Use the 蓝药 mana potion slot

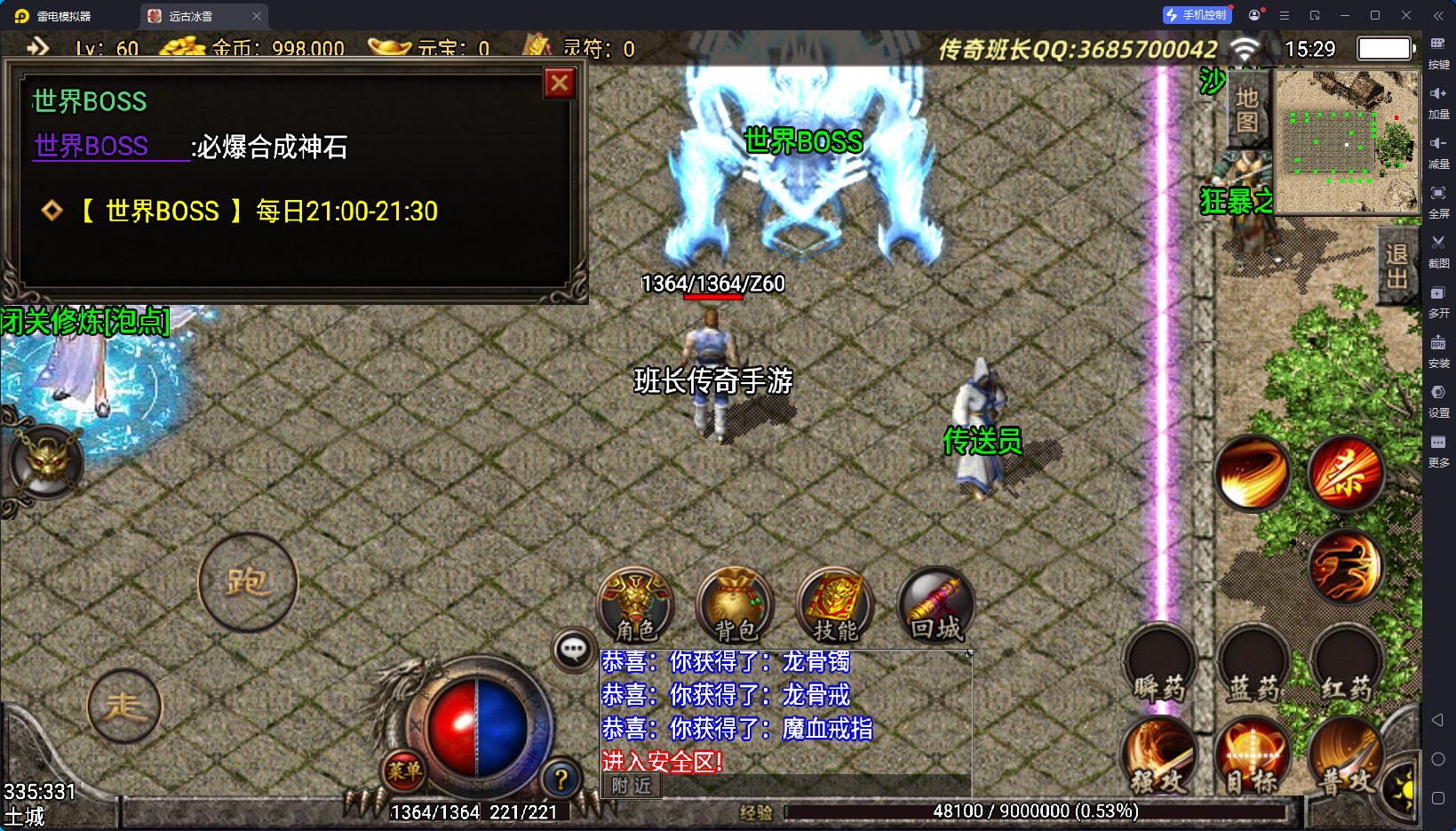coord(1253,665)
